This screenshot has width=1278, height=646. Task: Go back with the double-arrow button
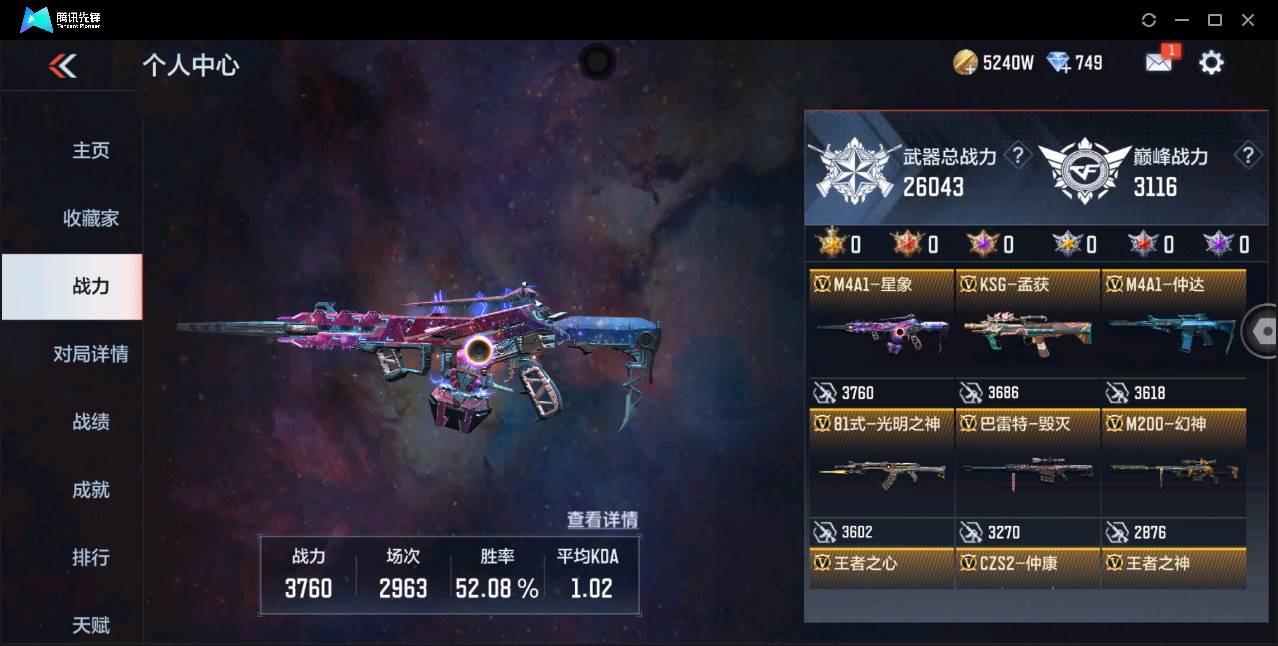tap(62, 66)
